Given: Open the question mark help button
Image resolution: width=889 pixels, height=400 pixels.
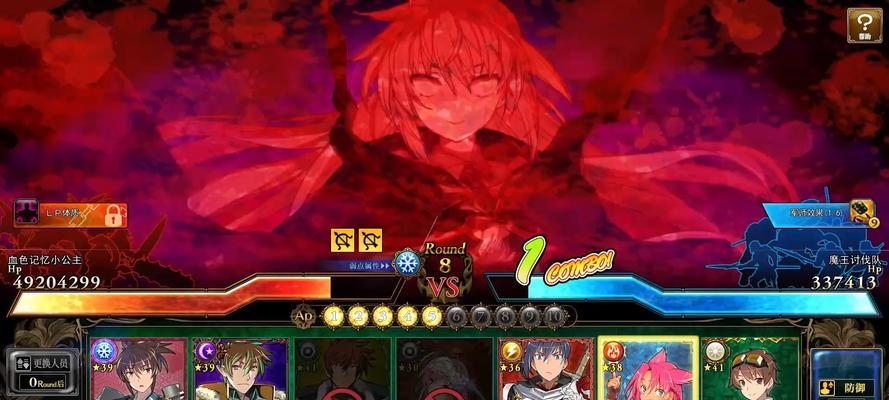Looking at the screenshot, I should [864, 25].
